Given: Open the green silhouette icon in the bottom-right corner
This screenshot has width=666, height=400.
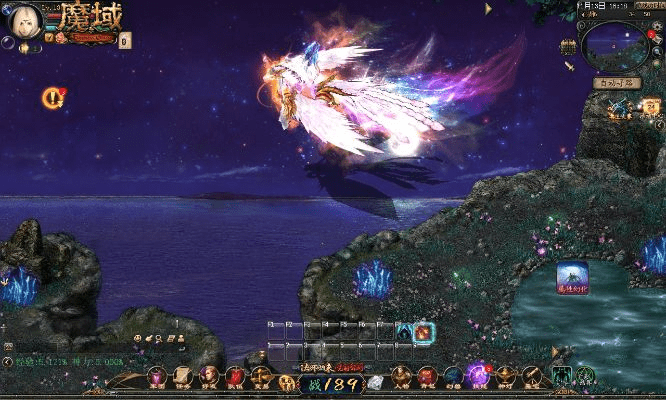Looking at the screenshot, I should pos(561,376).
